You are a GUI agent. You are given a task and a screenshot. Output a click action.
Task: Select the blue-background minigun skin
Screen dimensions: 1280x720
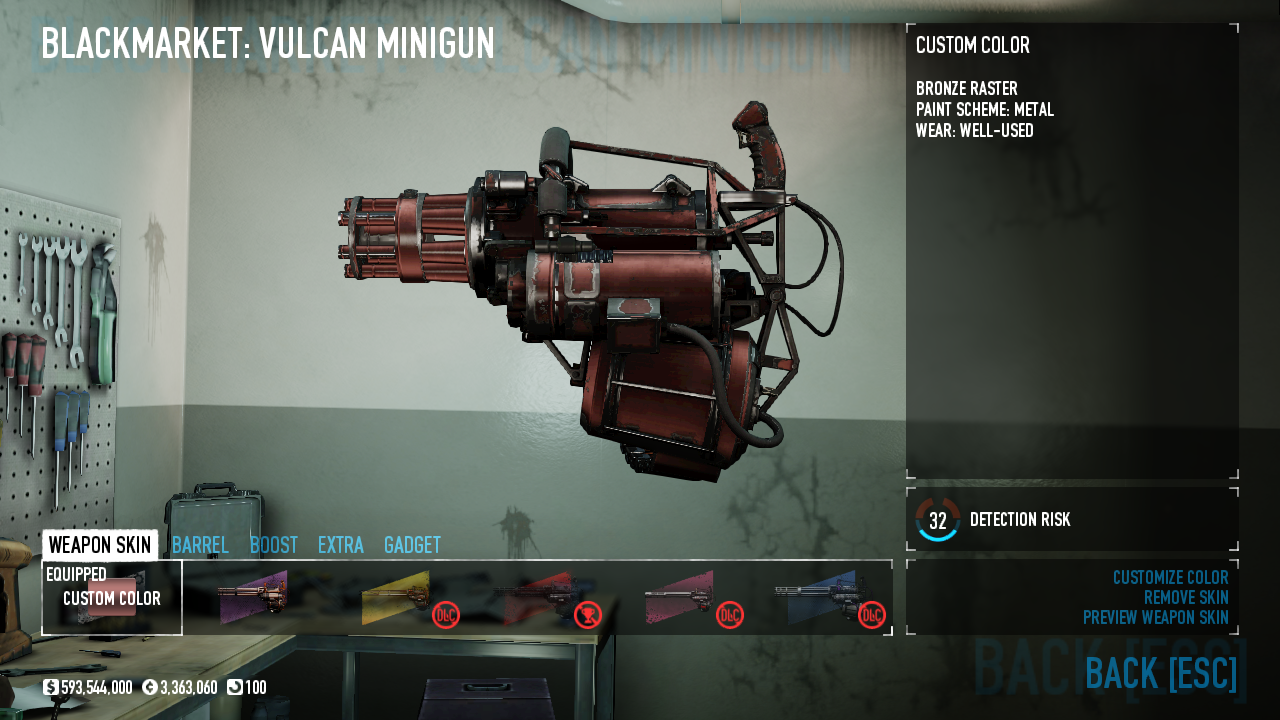pyautogui.click(x=822, y=597)
